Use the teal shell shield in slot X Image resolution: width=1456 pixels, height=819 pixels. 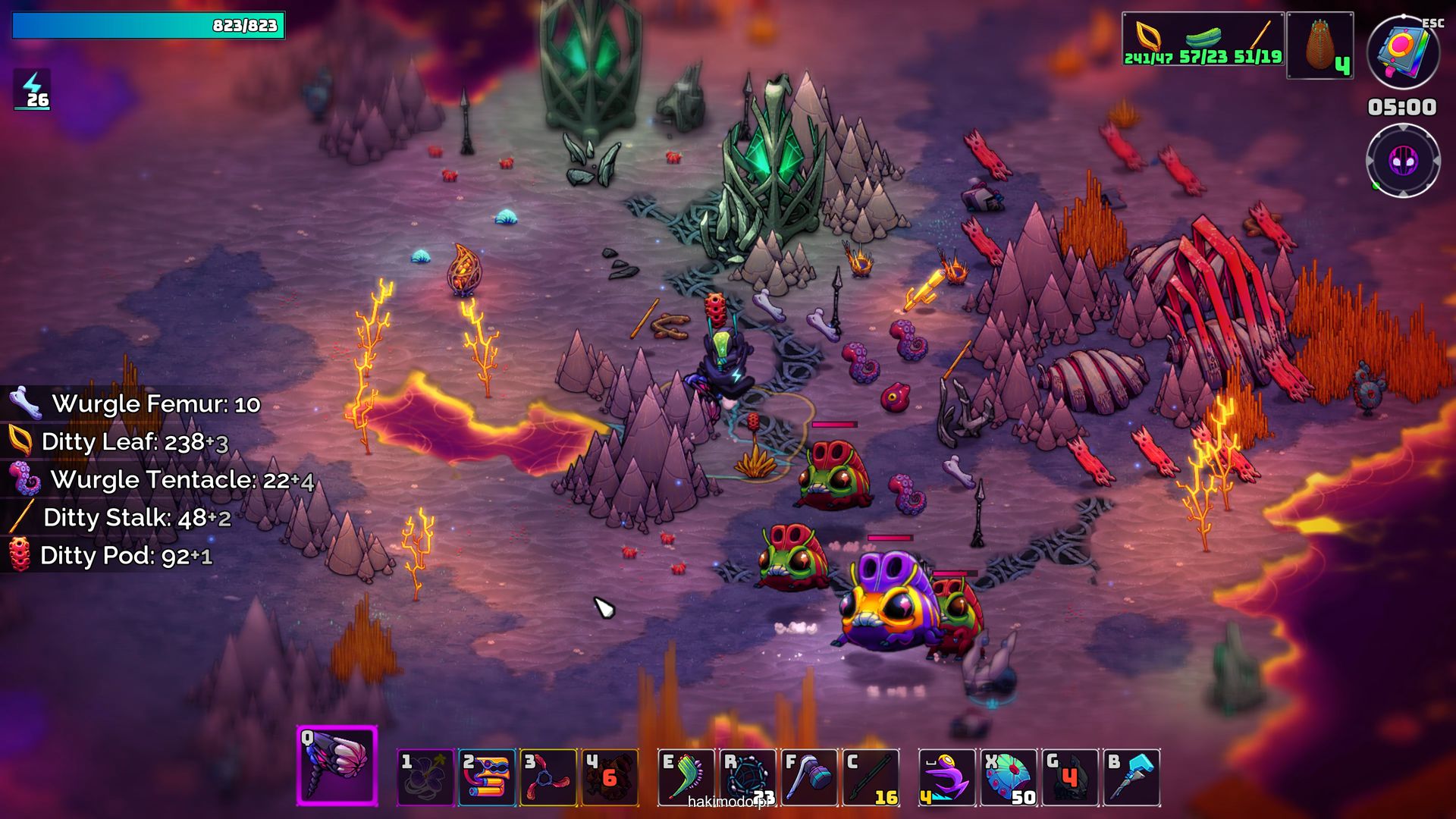(x=1009, y=777)
